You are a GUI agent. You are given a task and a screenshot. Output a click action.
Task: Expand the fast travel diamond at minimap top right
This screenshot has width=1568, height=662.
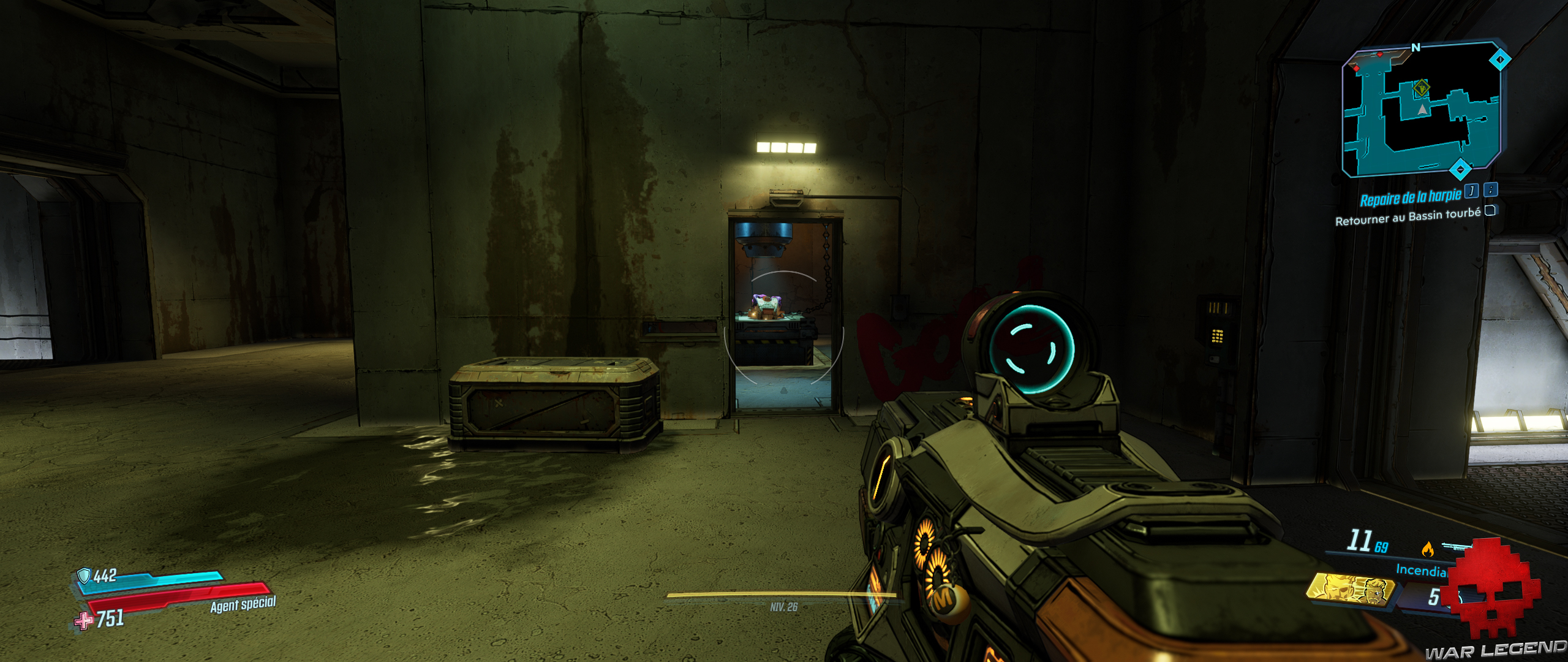point(1500,58)
